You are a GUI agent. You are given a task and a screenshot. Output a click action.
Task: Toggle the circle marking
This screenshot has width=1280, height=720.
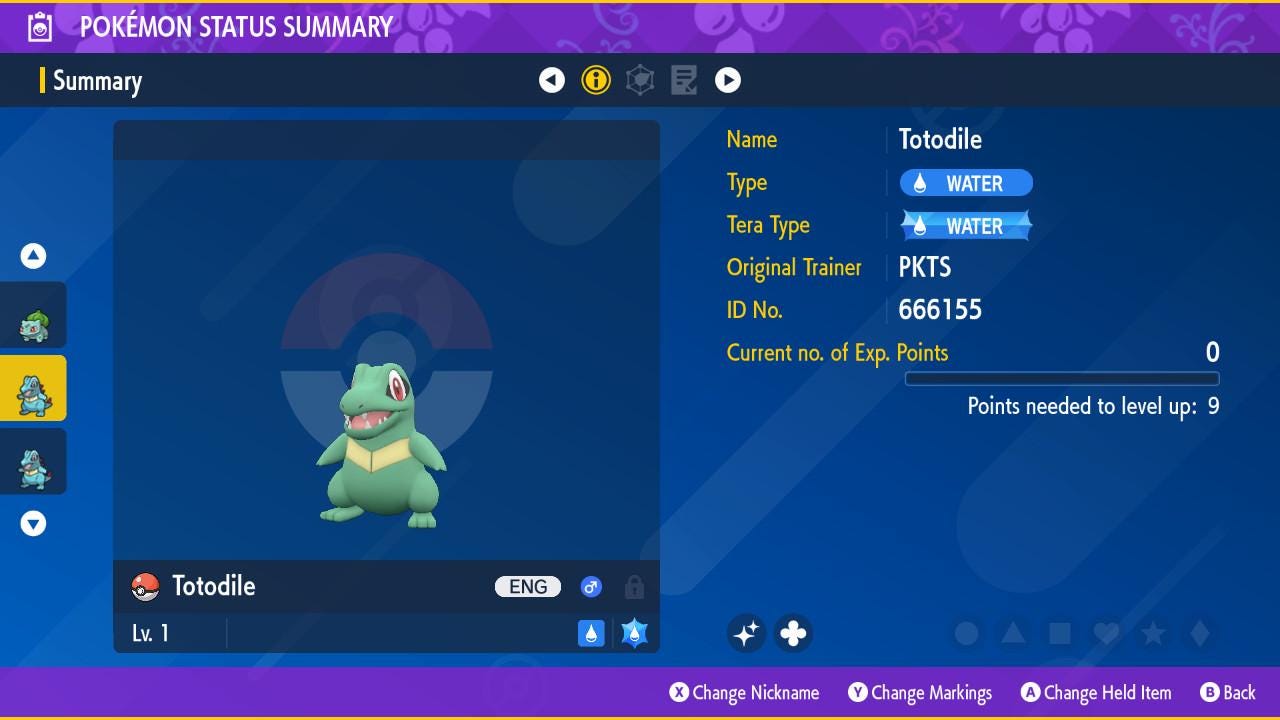pos(966,633)
